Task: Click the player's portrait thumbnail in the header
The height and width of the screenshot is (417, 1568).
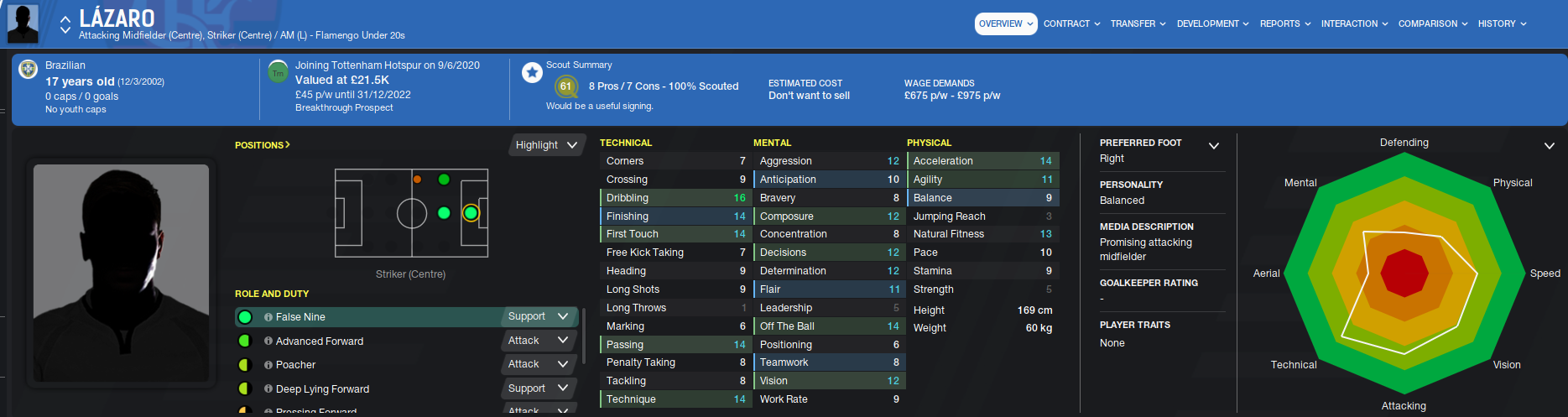Action: point(23,23)
